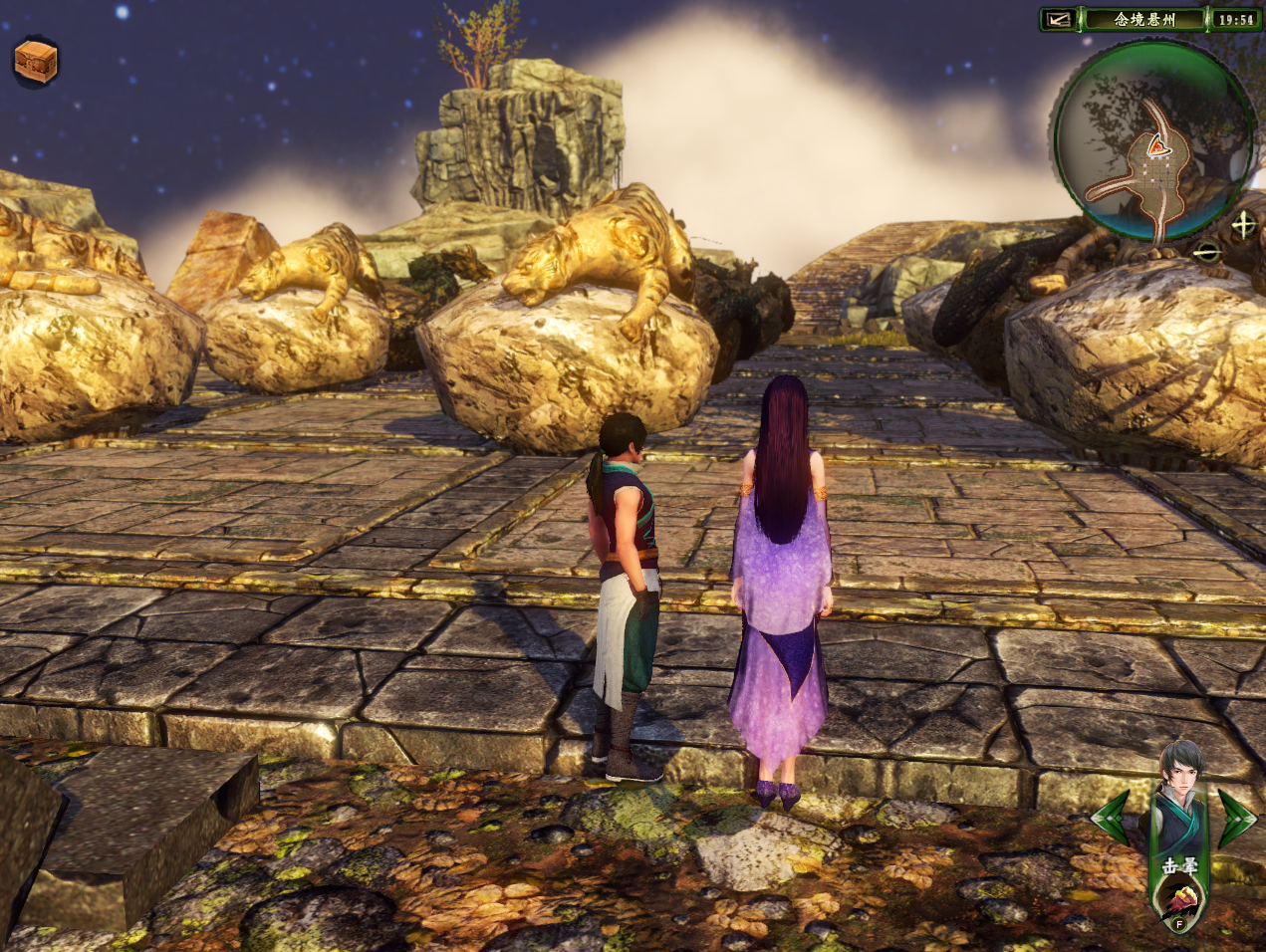Zoom in the minimap with the plus button

click(1243, 224)
